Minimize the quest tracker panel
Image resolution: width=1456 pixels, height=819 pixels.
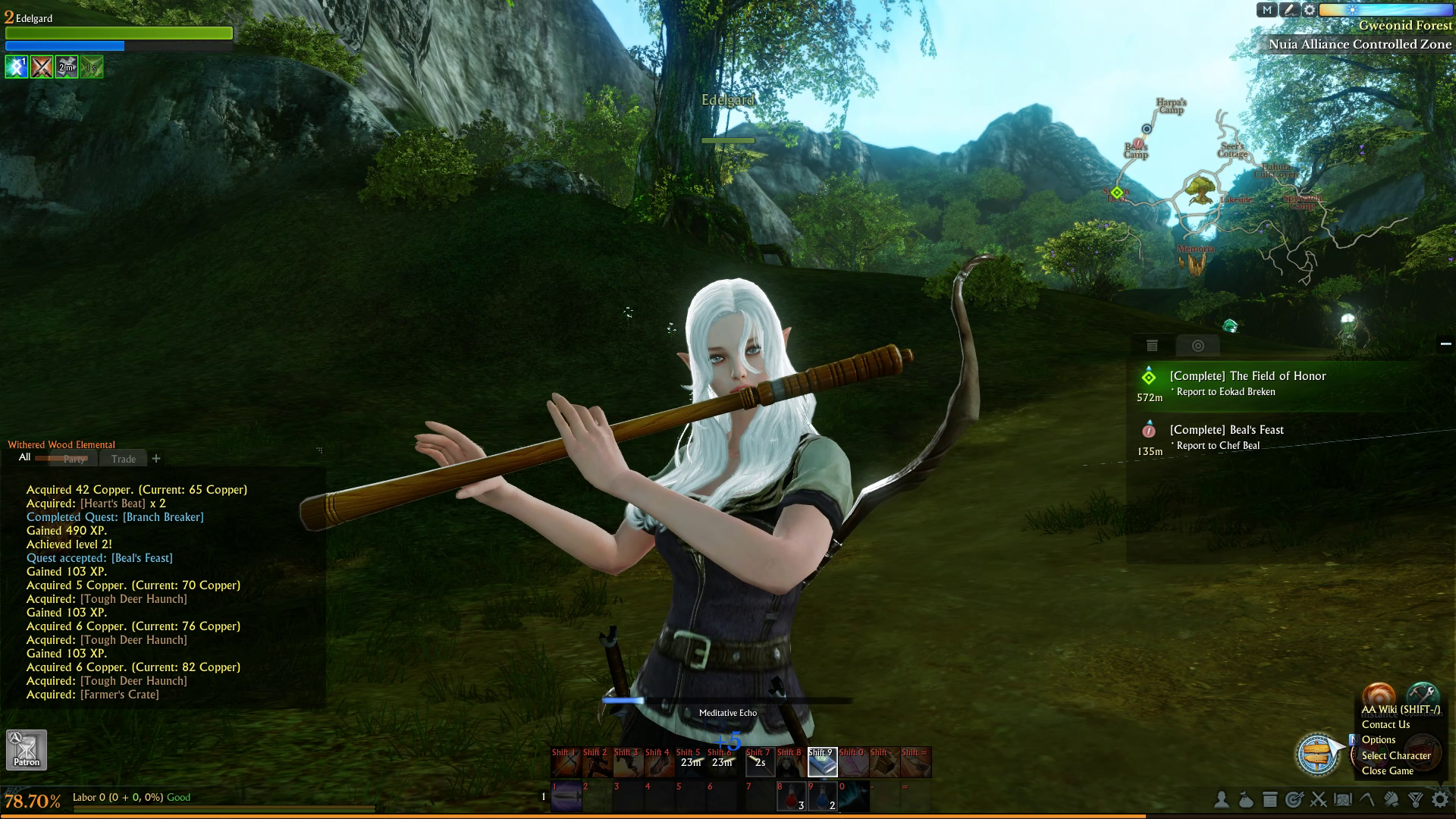click(x=1445, y=344)
